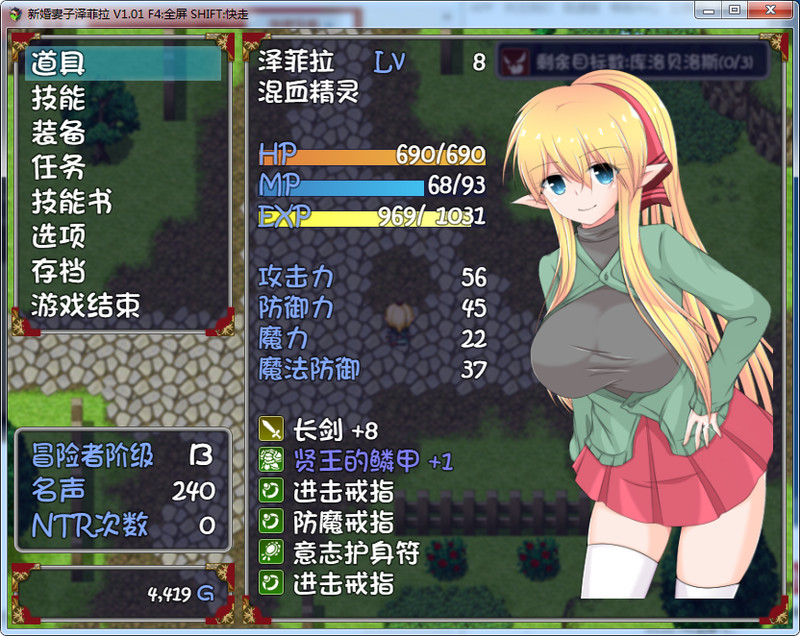Select the 防魔戒指 ring slot
Screen dimensions: 800x636
point(343,522)
